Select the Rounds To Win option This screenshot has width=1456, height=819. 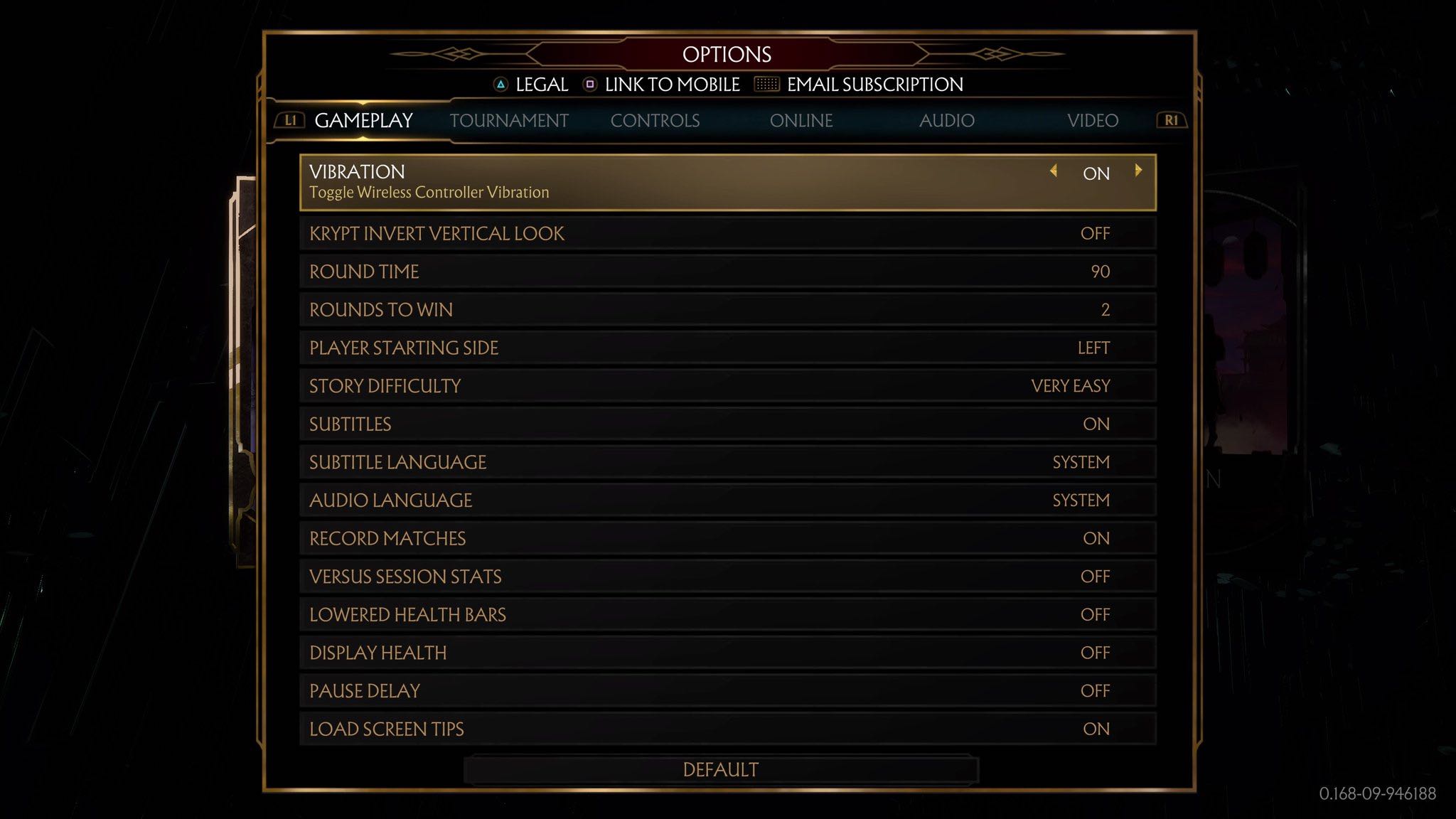[727, 310]
